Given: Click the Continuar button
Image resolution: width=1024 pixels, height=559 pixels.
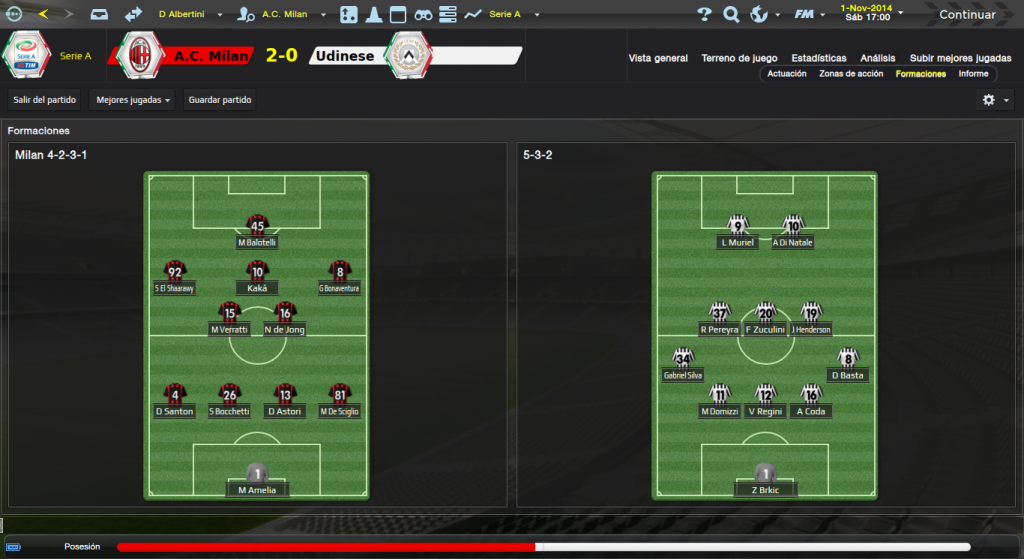Looking at the screenshot, I should pos(966,15).
